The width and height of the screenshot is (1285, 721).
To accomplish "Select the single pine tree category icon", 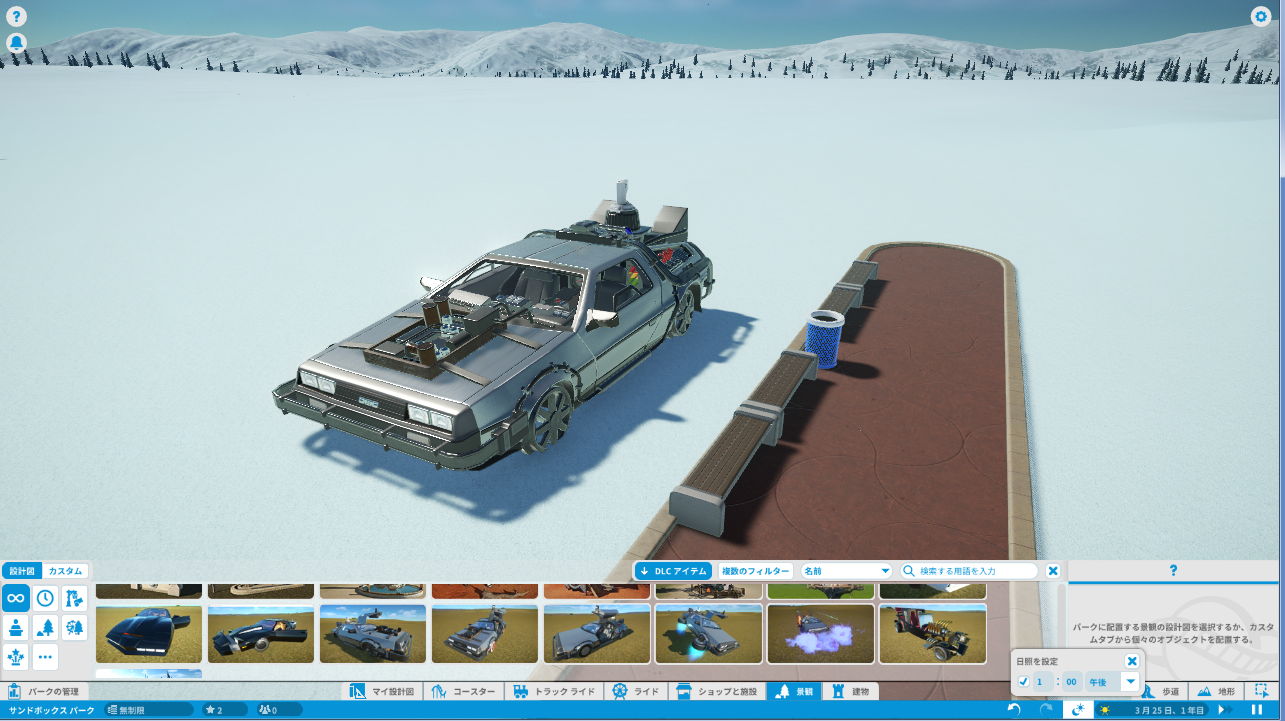I will tap(45, 628).
